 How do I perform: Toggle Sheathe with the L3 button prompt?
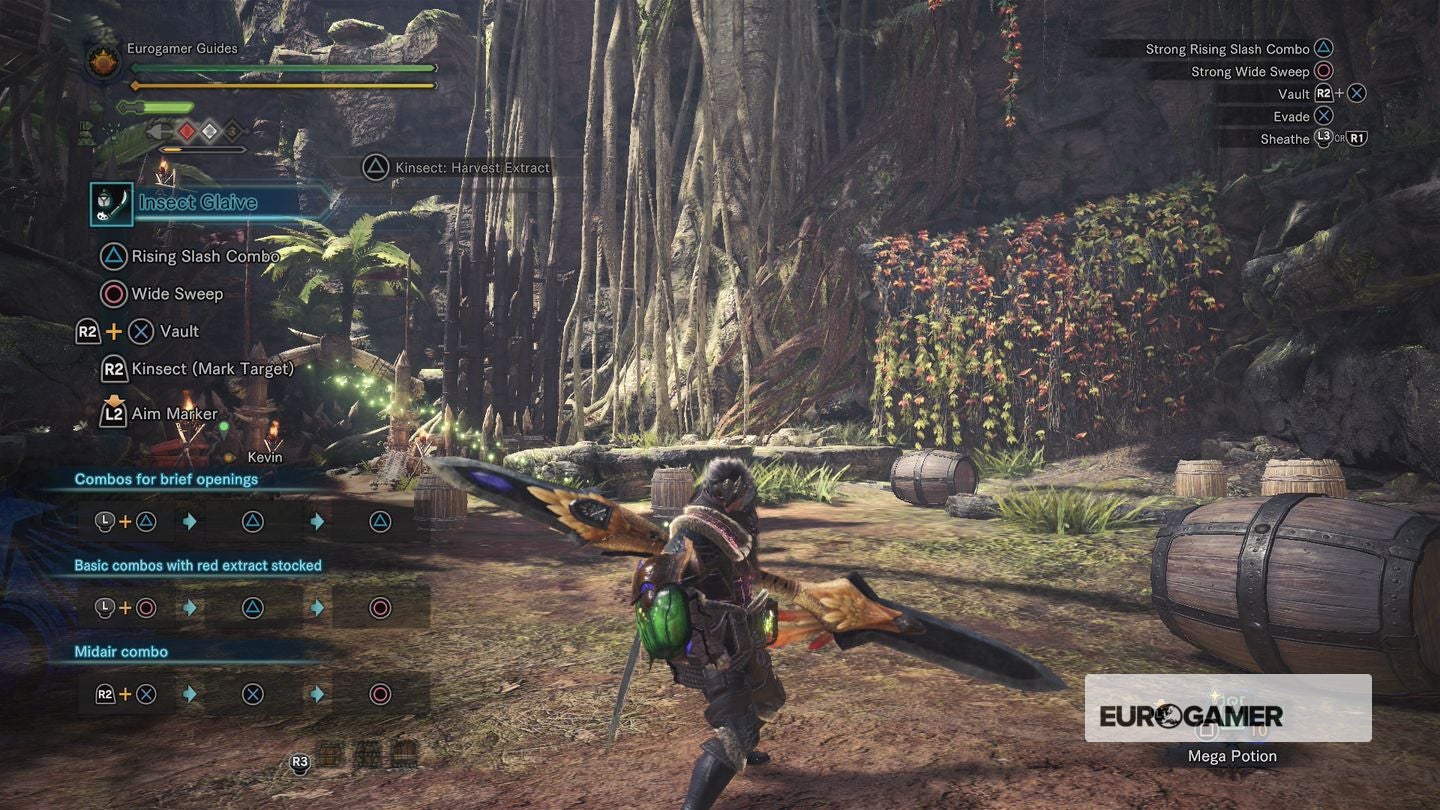(1325, 138)
